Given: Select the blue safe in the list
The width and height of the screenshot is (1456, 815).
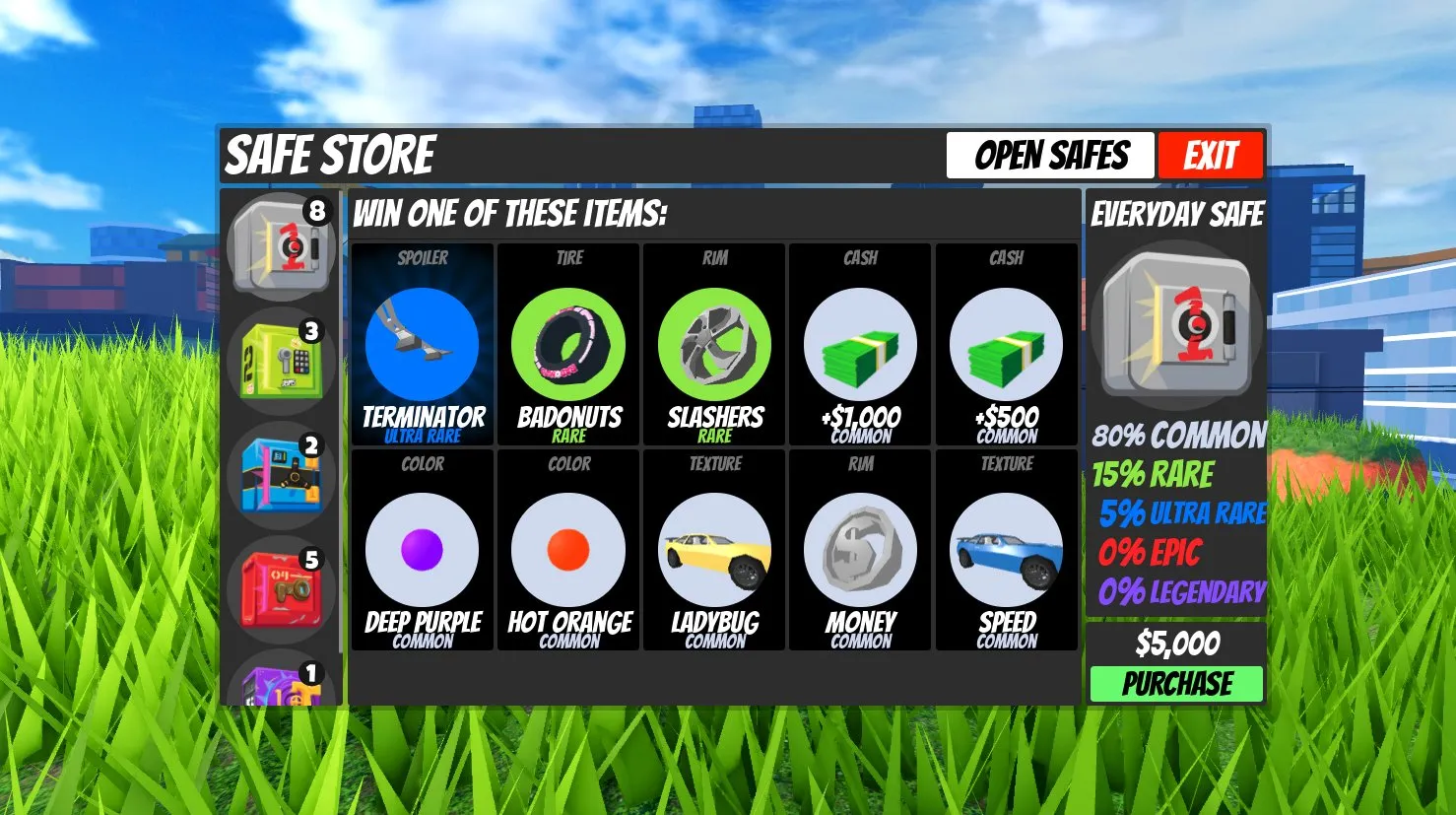Looking at the screenshot, I should coord(282,476).
